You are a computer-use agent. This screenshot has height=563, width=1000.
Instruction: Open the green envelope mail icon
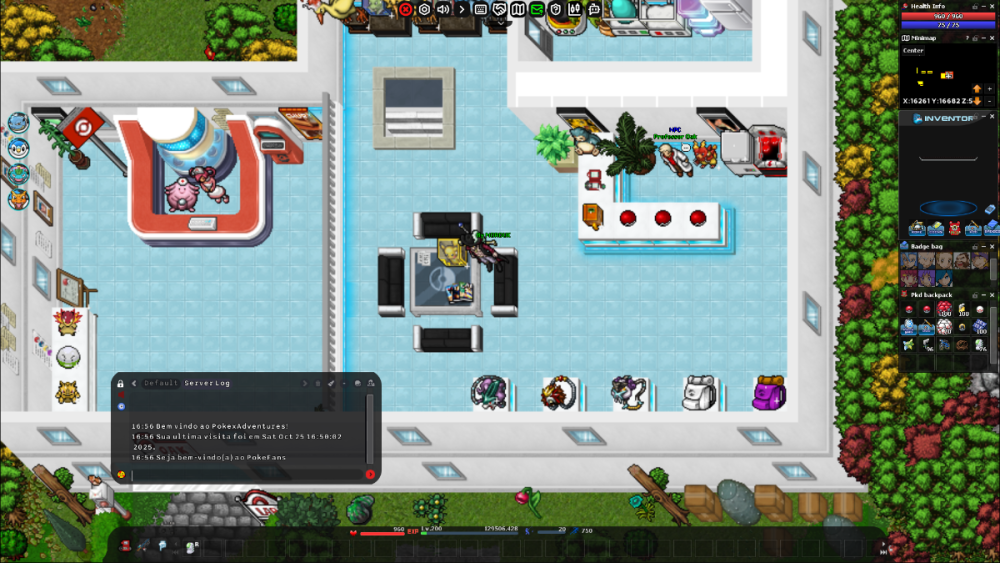click(x=537, y=9)
